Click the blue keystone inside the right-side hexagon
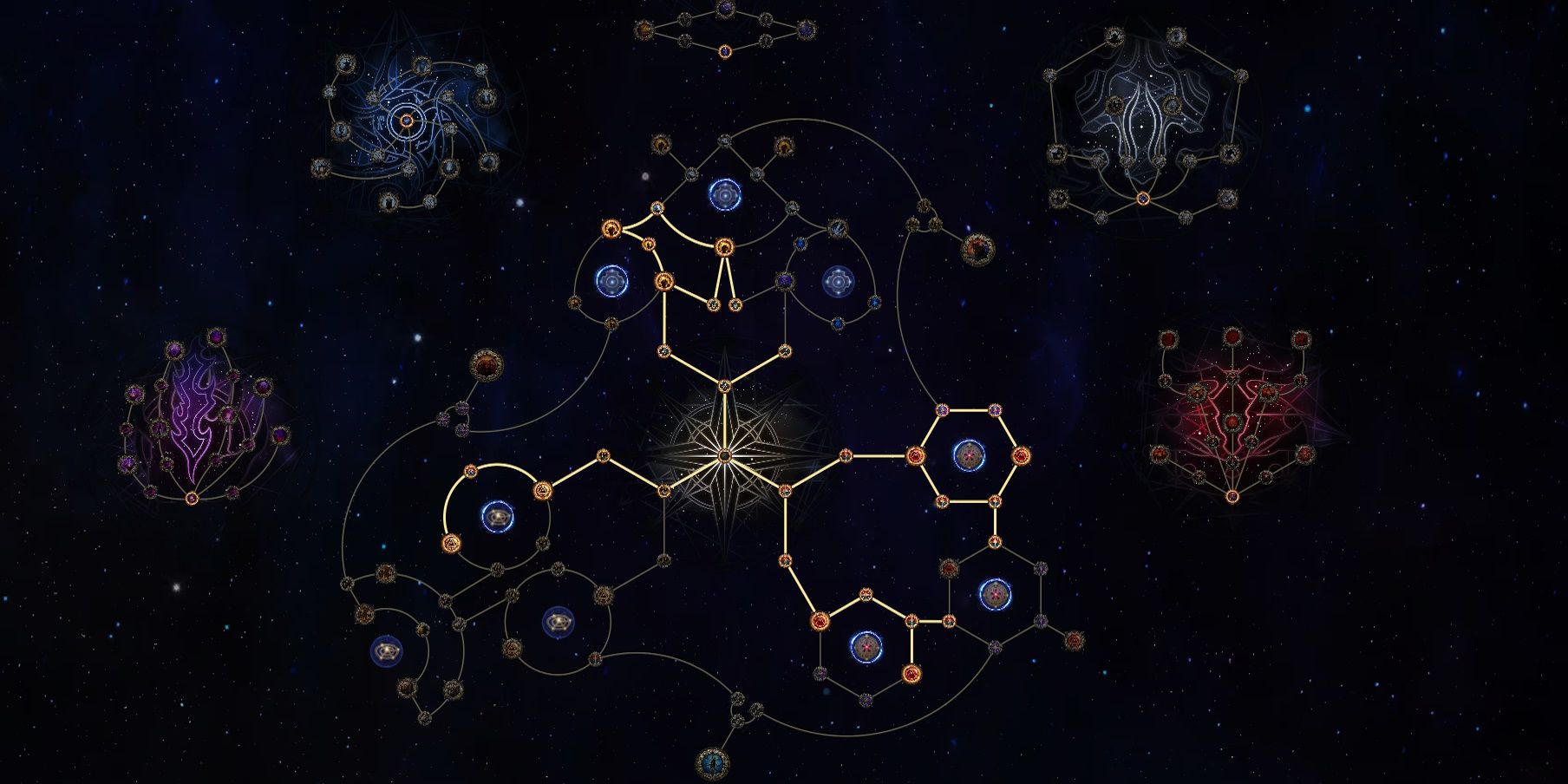This screenshot has width=1568, height=784. pyautogui.click(x=969, y=456)
